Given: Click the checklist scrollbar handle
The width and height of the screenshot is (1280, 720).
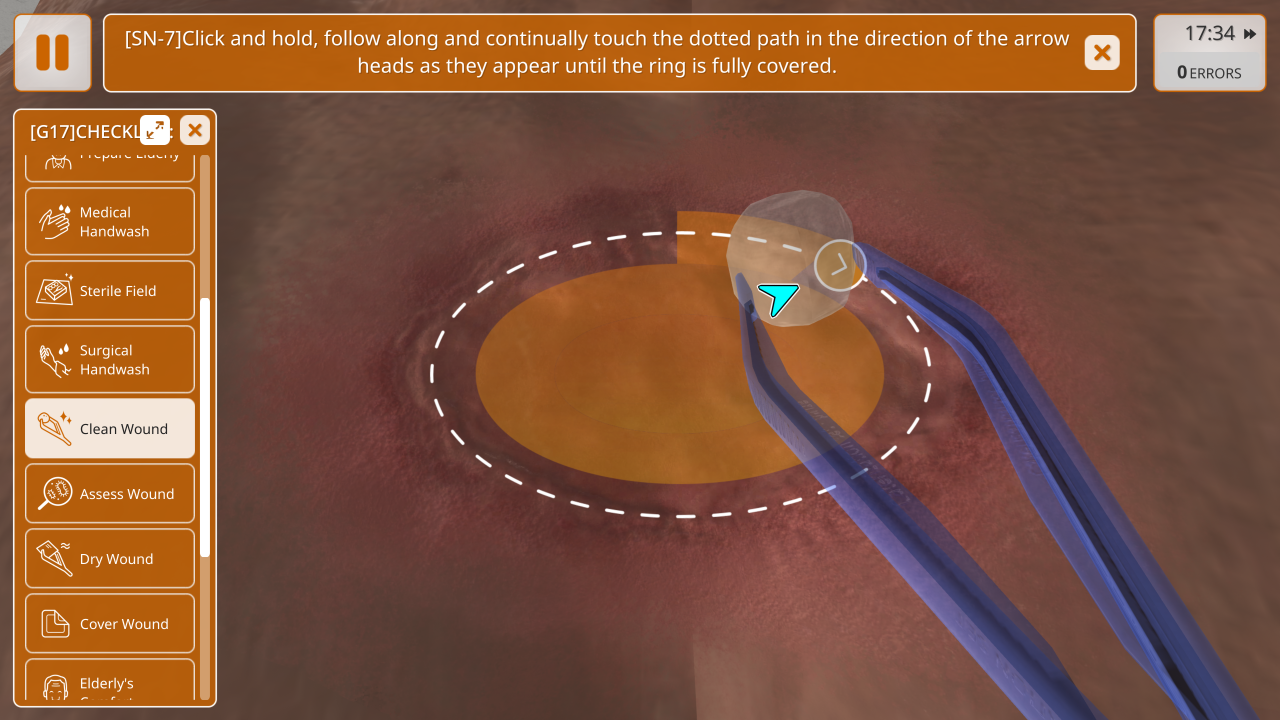Looking at the screenshot, I should [205, 427].
